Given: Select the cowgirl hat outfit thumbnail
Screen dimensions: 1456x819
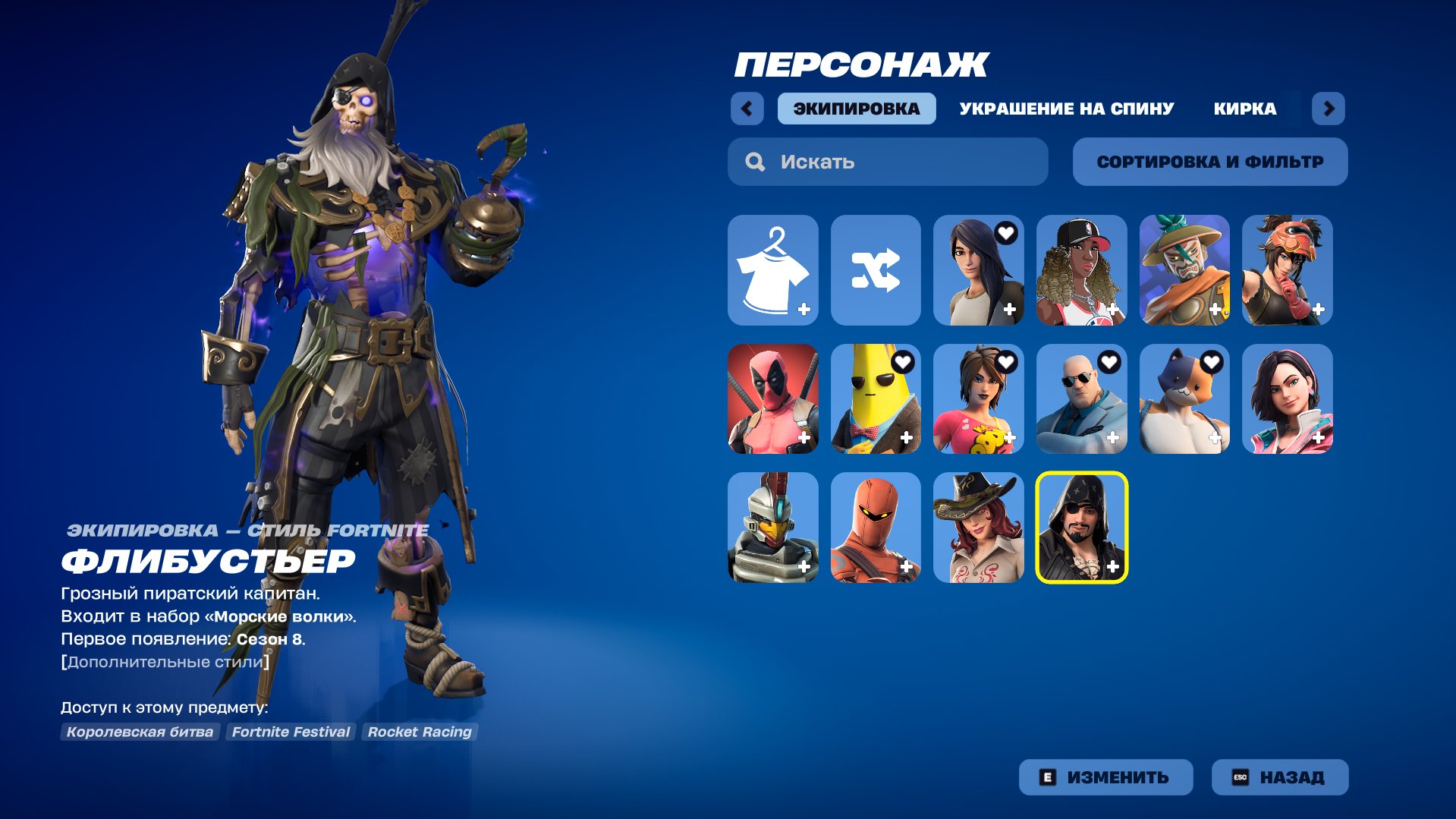Looking at the screenshot, I should pos(979,526).
